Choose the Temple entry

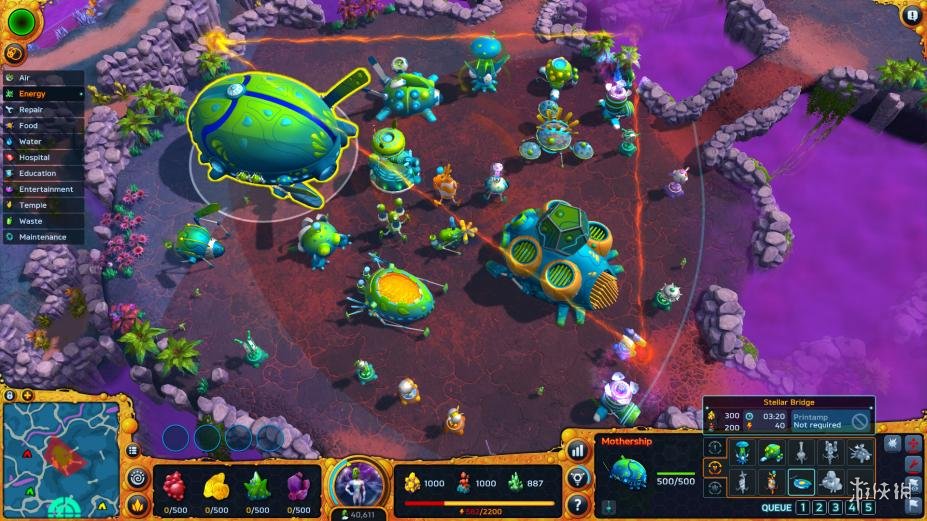pos(32,205)
